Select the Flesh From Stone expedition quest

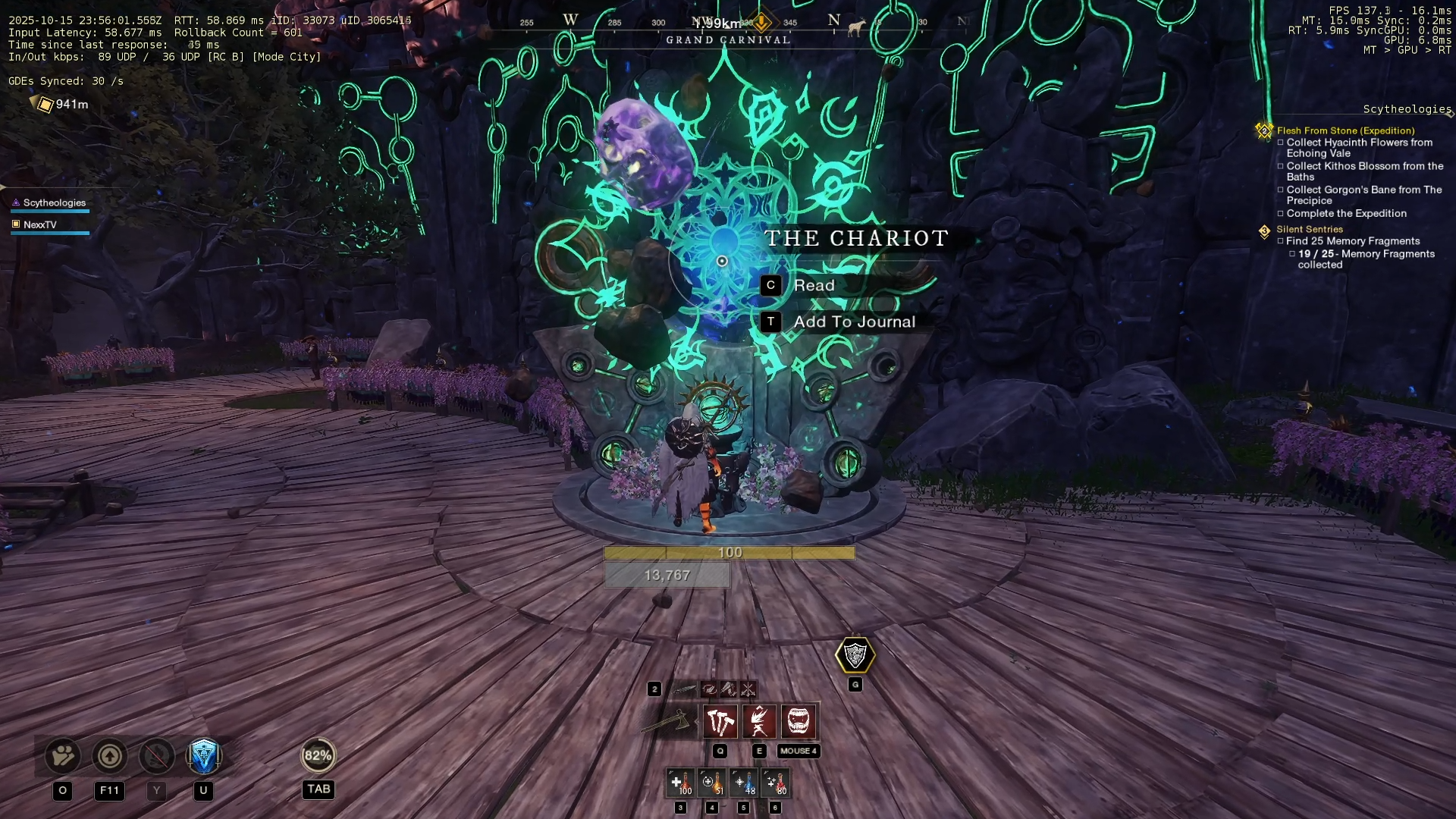click(1345, 130)
